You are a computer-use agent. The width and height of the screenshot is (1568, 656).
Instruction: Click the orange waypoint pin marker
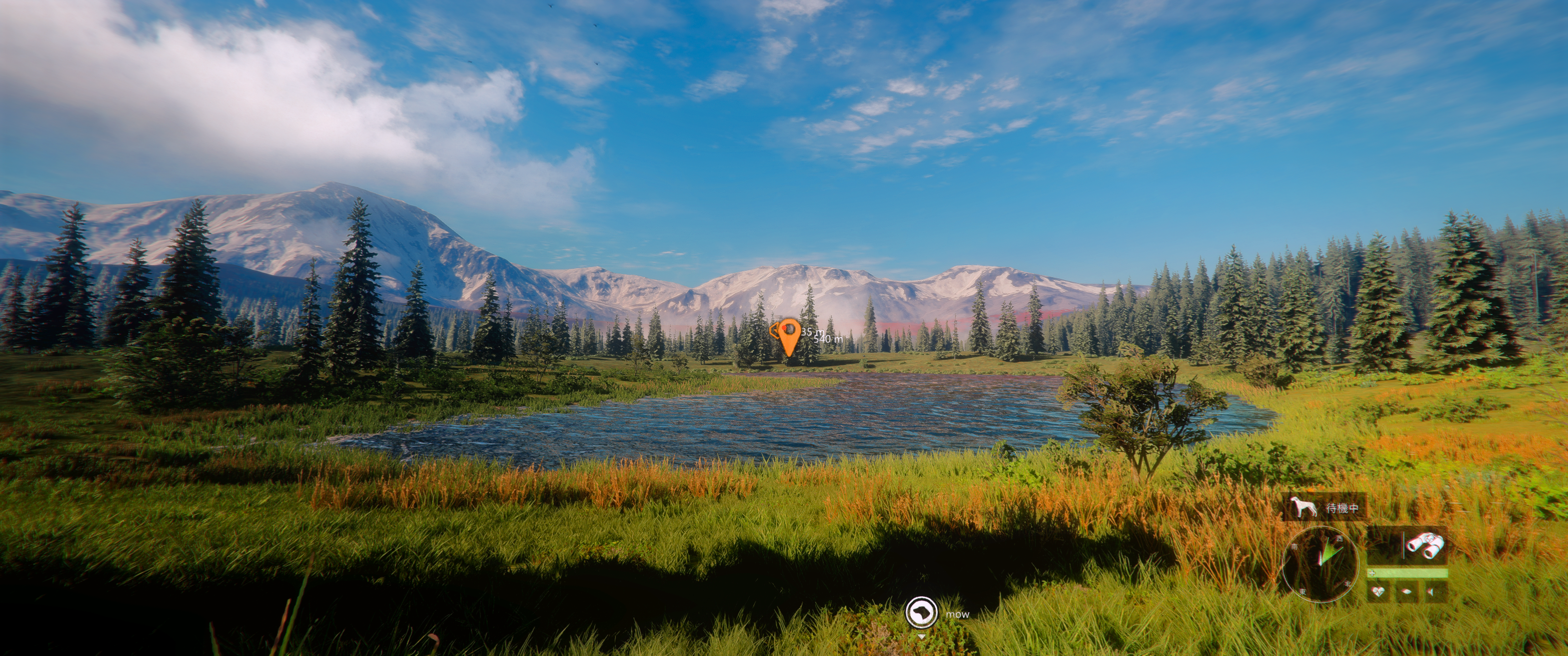point(789,337)
